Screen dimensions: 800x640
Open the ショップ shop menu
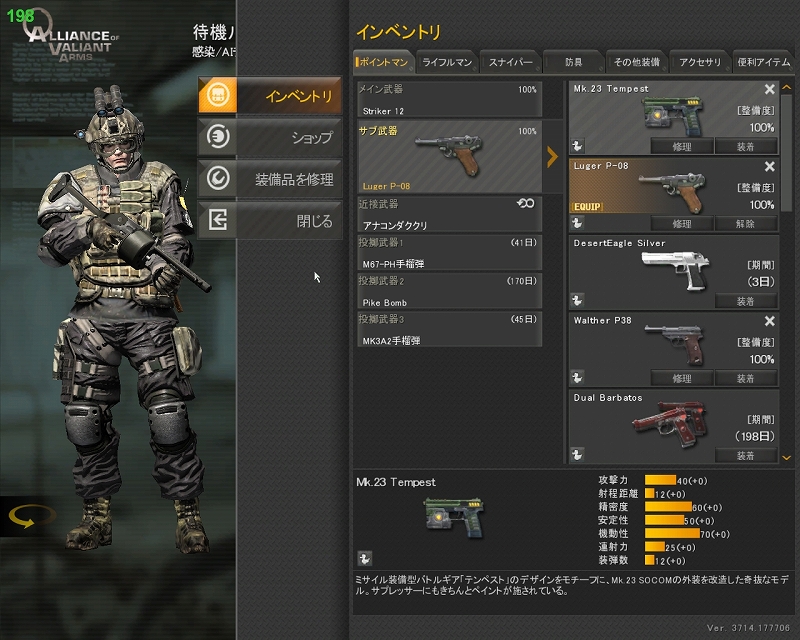coord(266,137)
